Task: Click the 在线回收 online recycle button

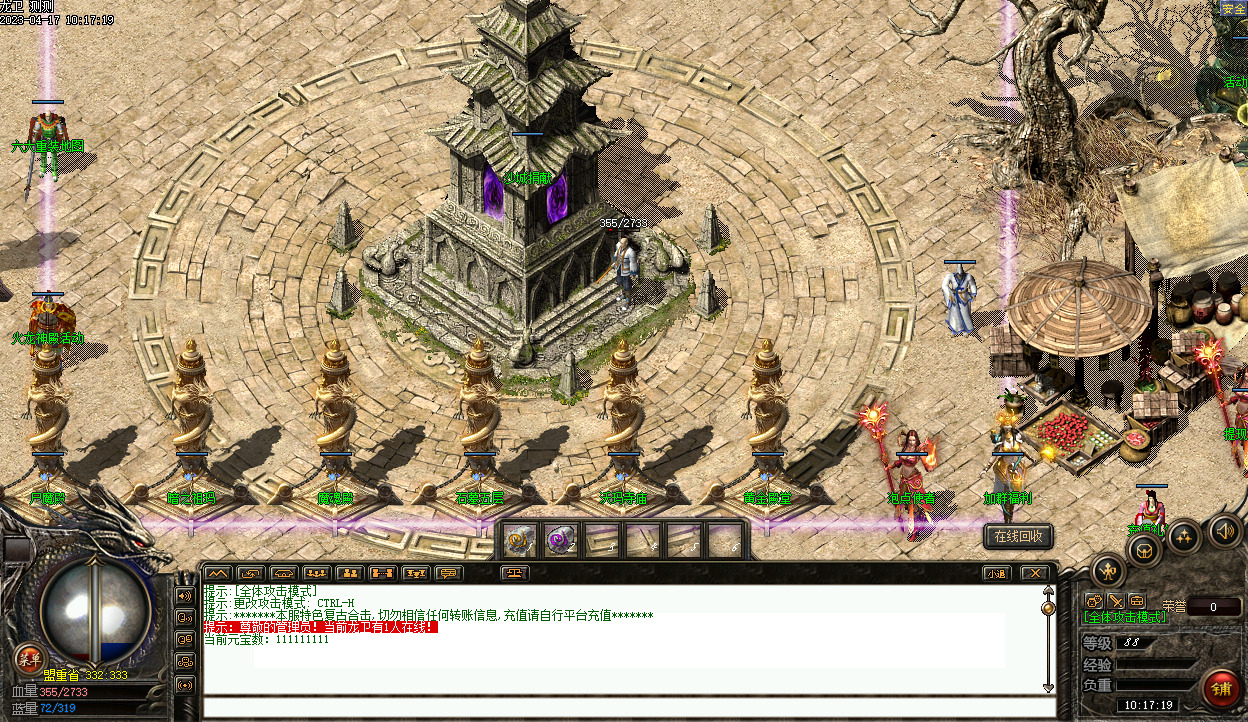Action: click(1018, 536)
